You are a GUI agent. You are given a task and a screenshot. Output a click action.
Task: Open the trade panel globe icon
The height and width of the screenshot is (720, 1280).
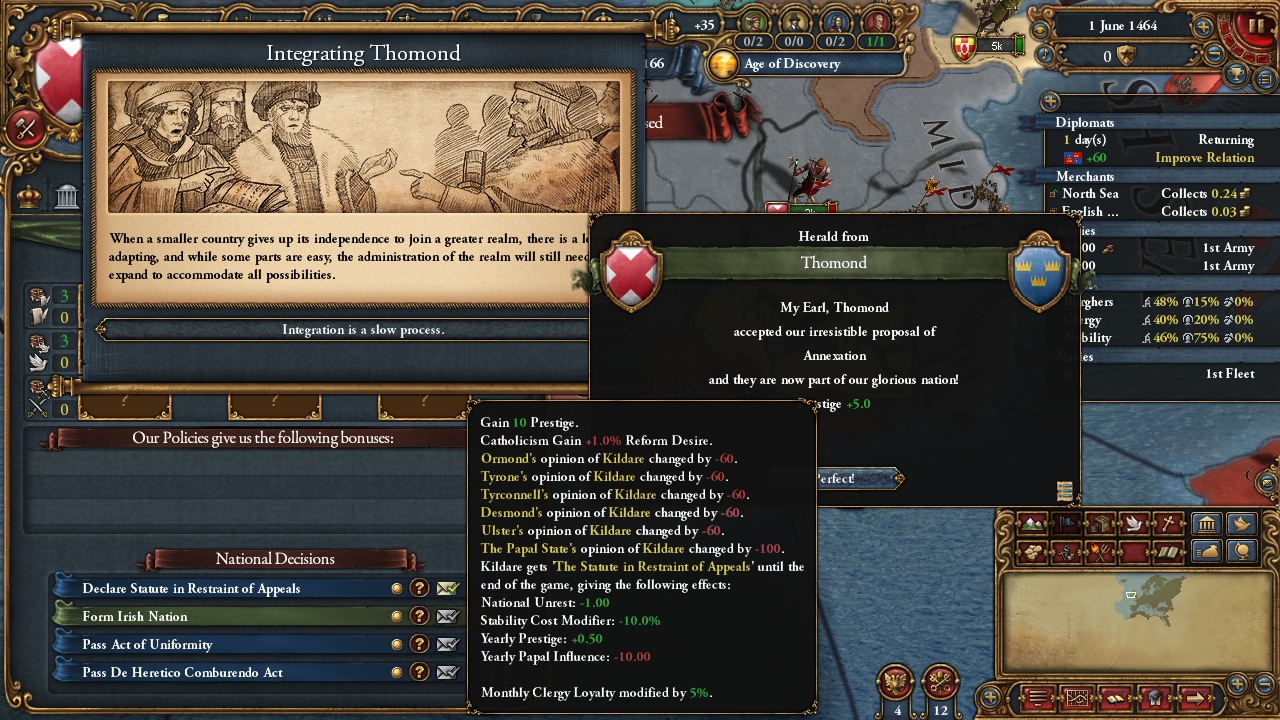pyautogui.click(x=1240, y=551)
